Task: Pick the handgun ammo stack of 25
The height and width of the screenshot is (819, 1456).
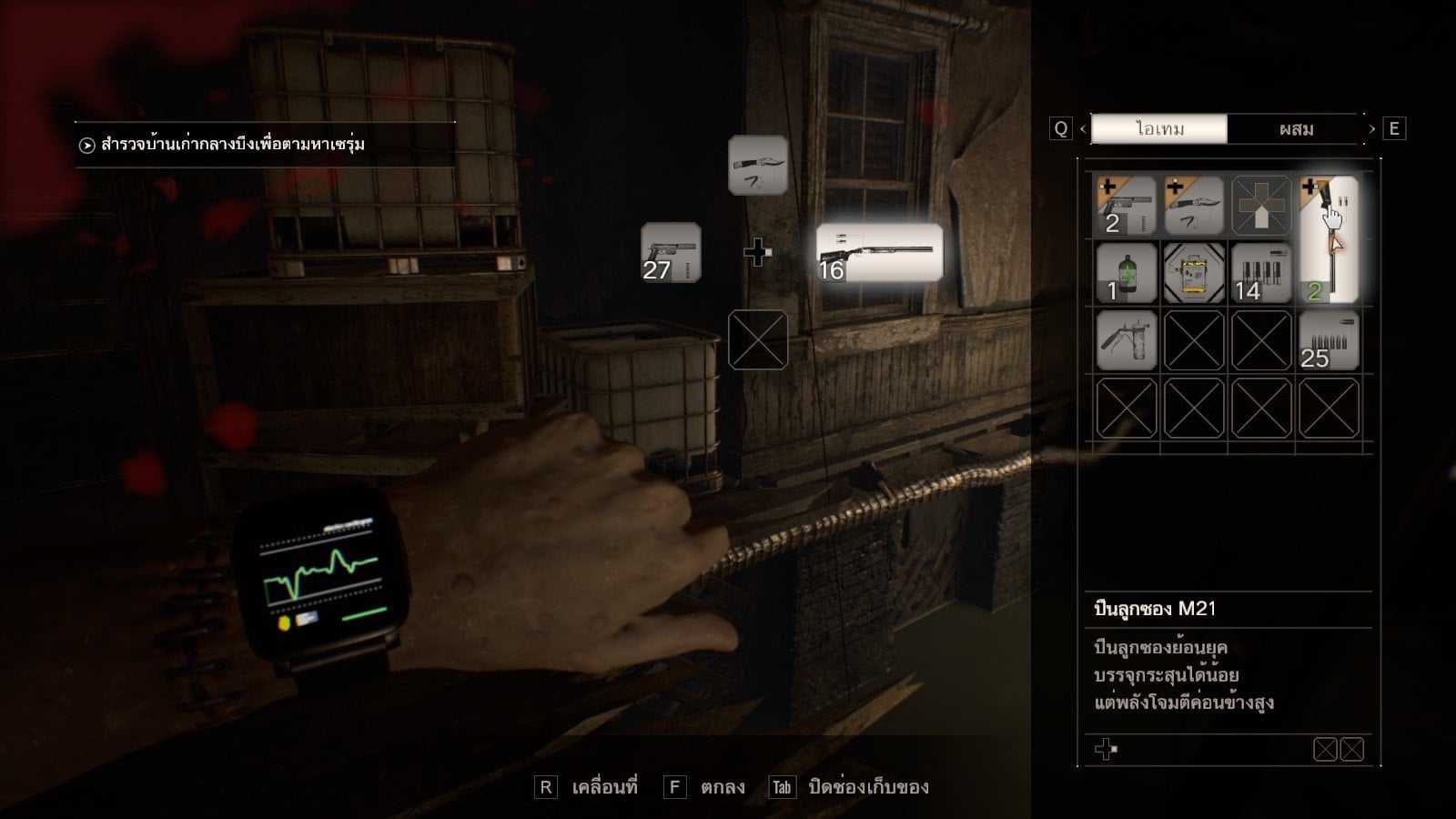Action: click(x=1329, y=340)
